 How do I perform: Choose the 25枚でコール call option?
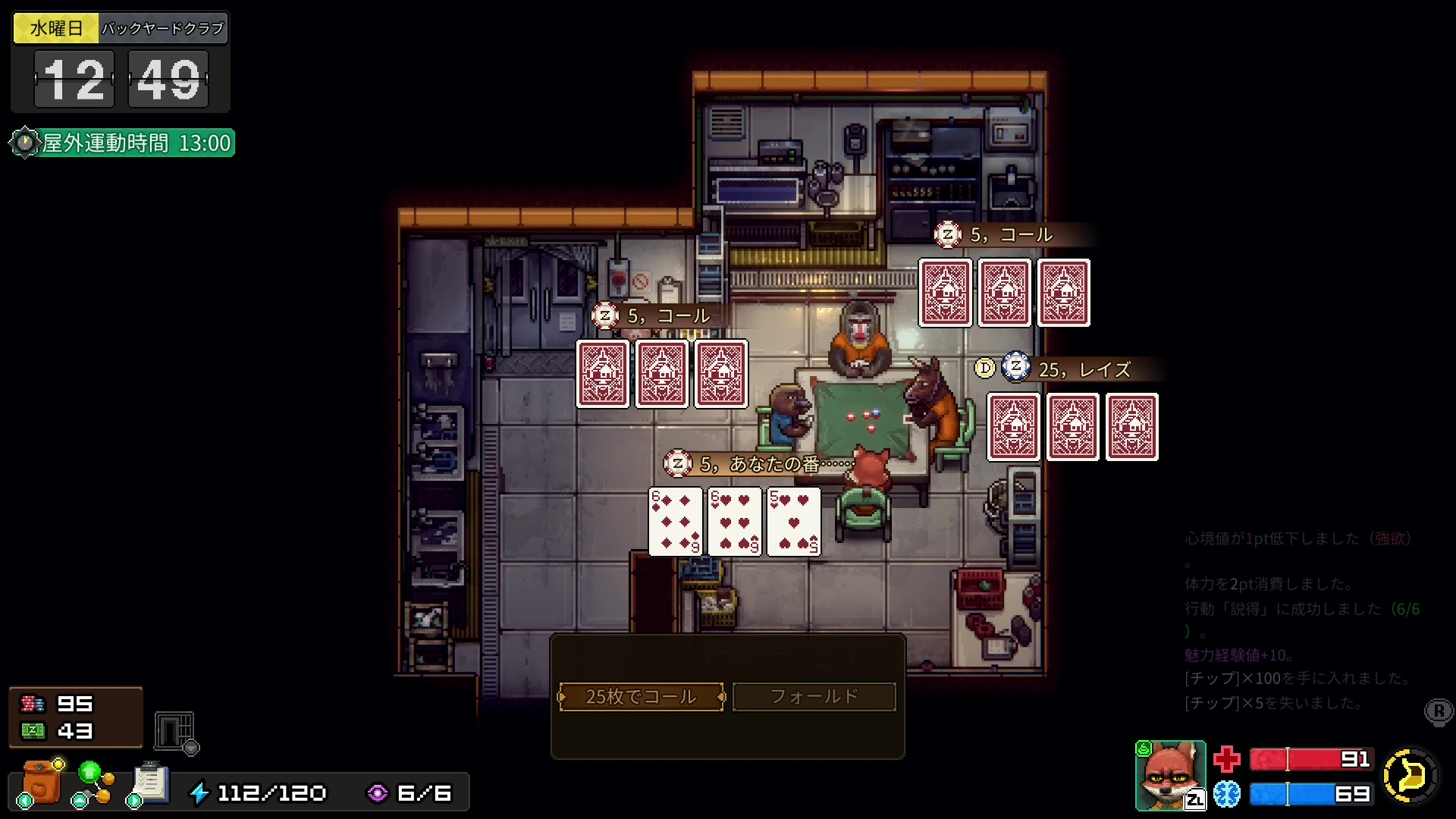(x=641, y=696)
